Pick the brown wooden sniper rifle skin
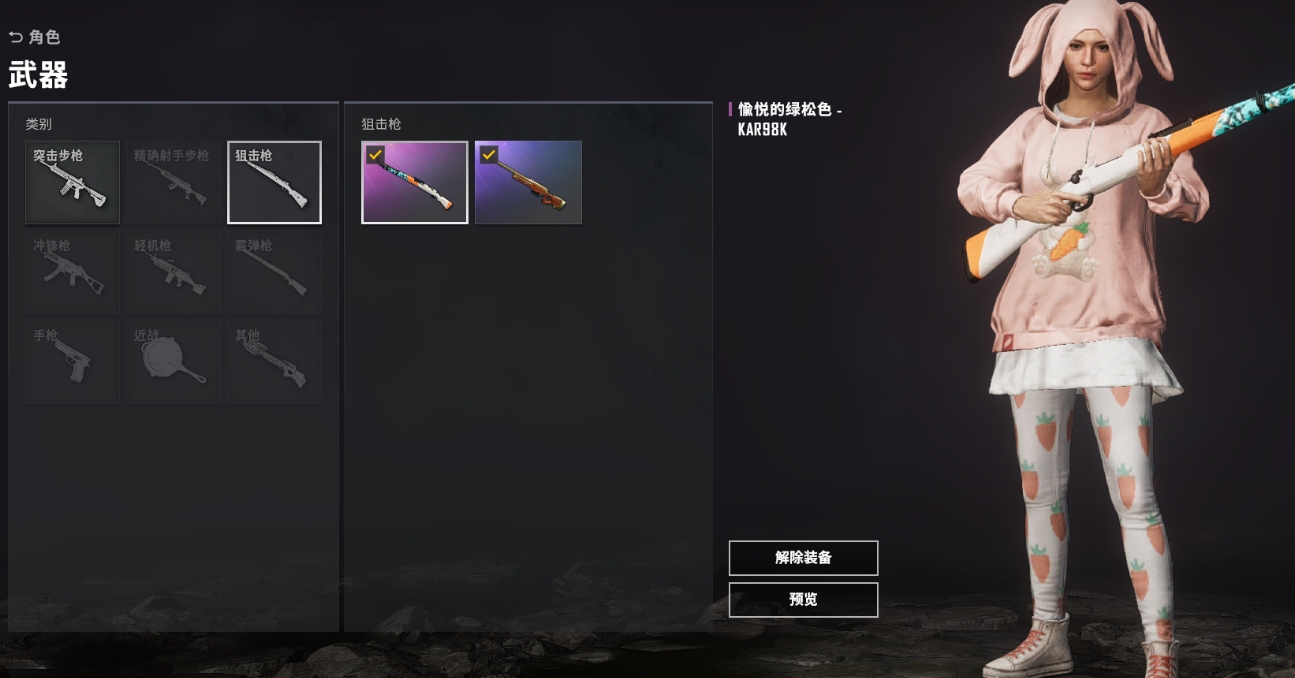Viewport: 1295px width, 678px height. (528, 182)
